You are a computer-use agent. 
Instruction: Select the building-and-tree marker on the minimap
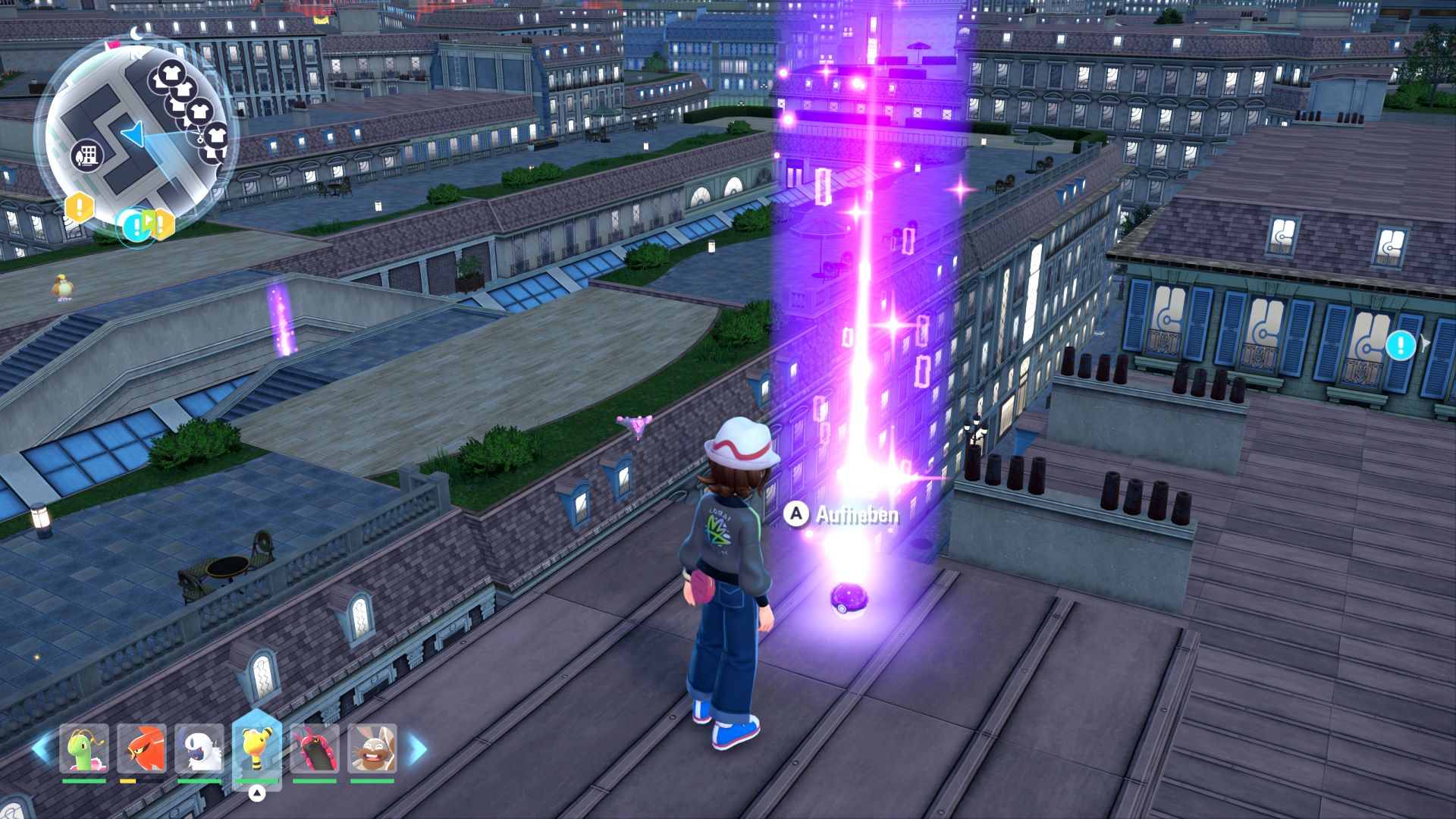click(86, 156)
